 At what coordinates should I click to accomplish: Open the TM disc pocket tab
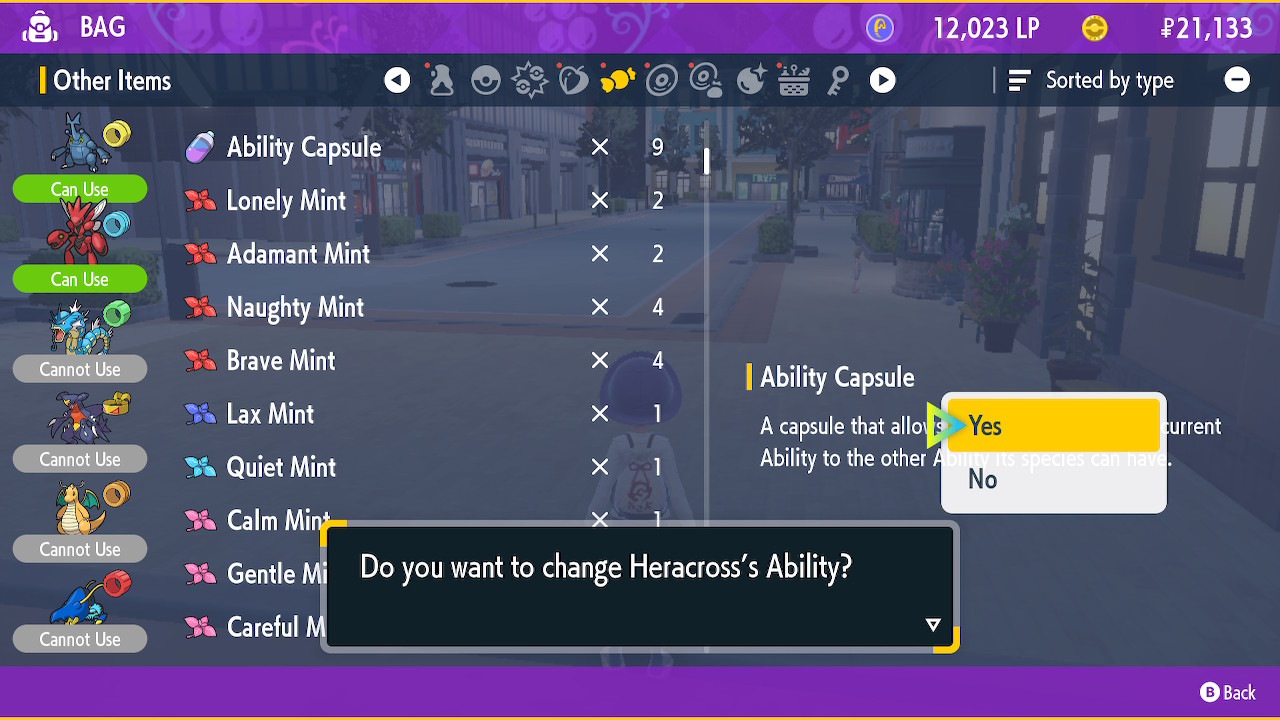(662, 81)
